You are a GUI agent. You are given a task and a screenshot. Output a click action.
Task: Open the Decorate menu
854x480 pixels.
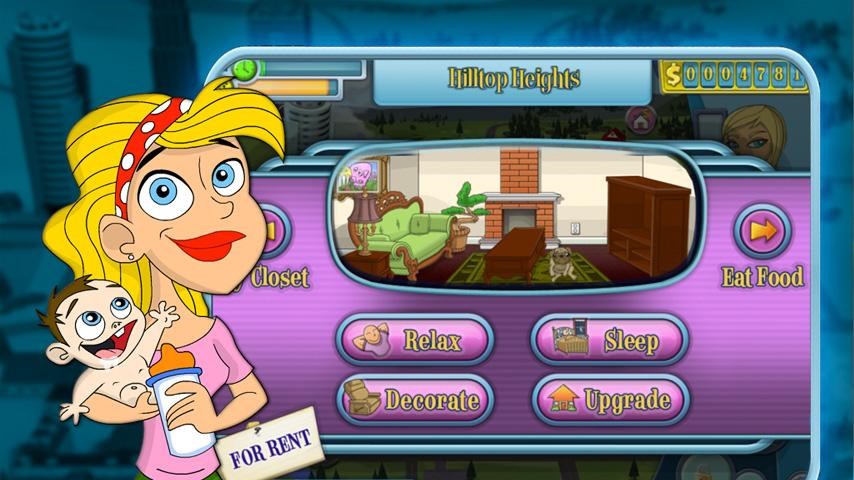pyautogui.click(x=413, y=401)
